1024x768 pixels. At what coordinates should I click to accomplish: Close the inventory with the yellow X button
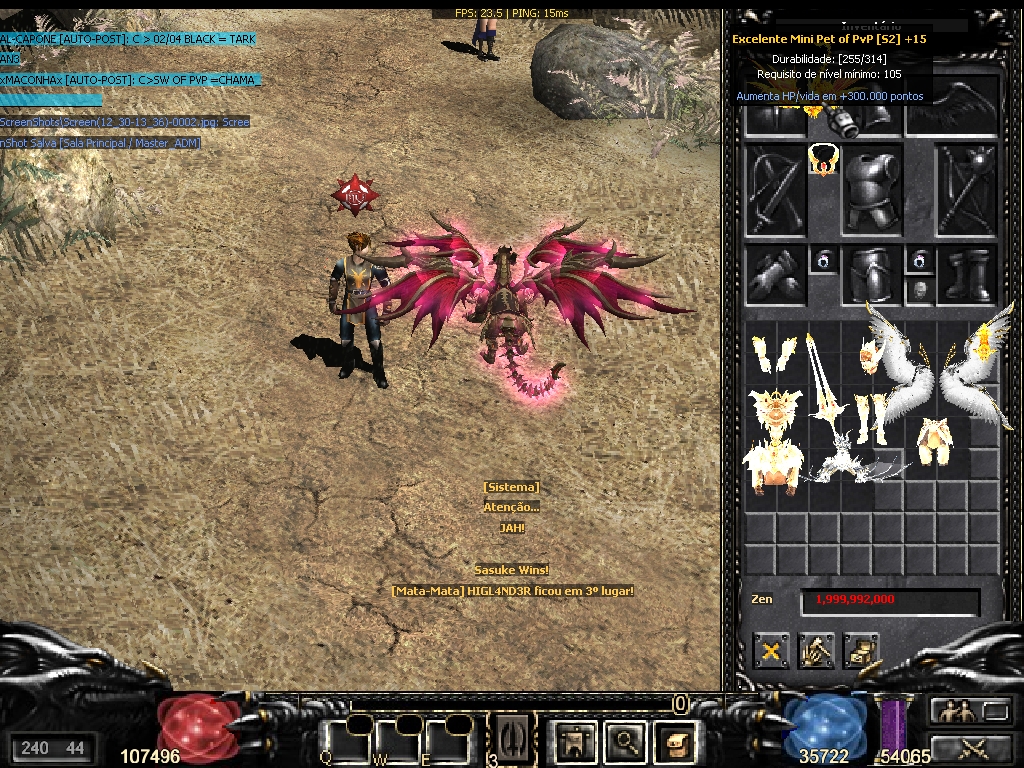pyautogui.click(x=771, y=651)
